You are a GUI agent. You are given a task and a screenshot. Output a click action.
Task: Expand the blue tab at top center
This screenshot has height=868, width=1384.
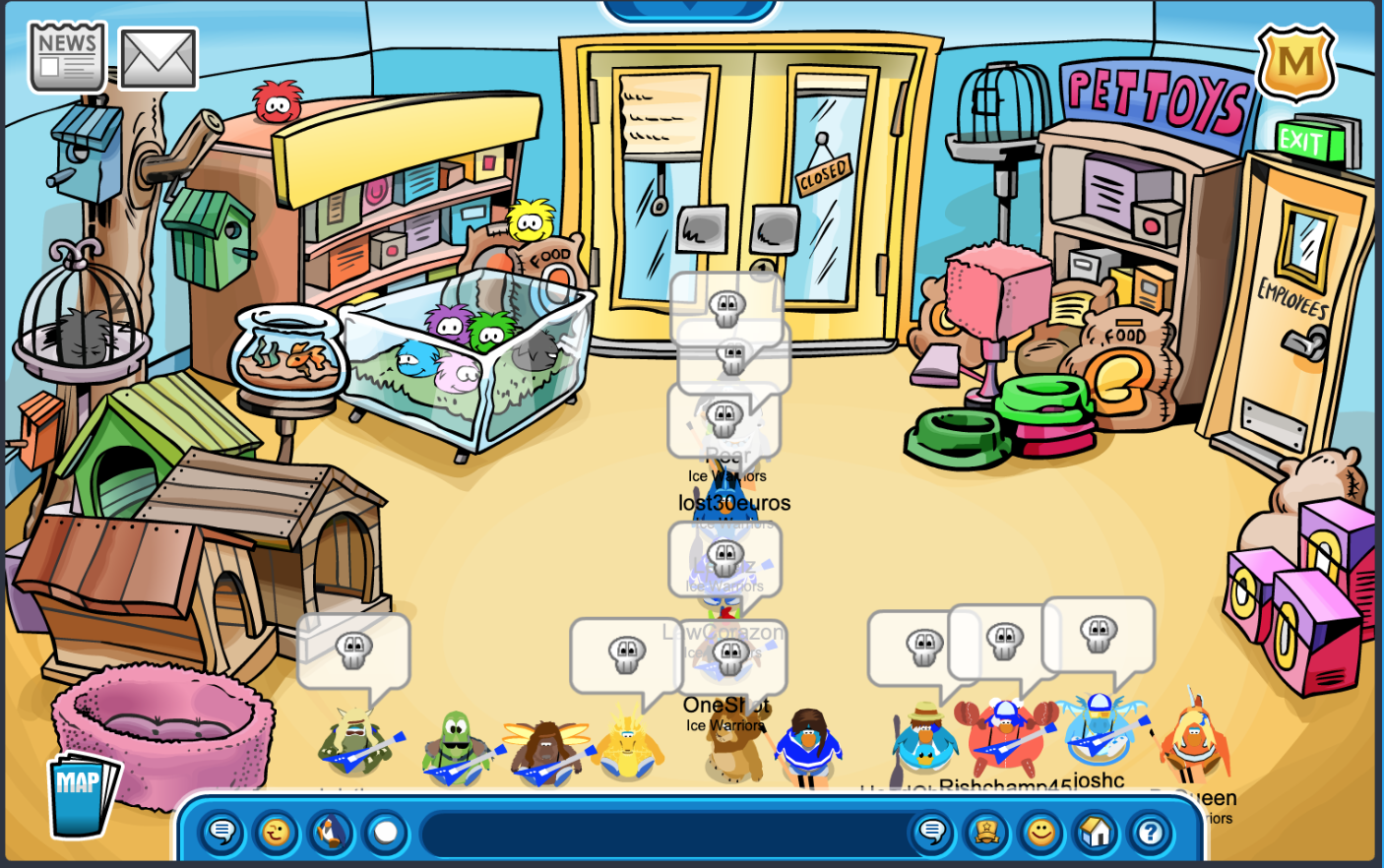pos(689,10)
